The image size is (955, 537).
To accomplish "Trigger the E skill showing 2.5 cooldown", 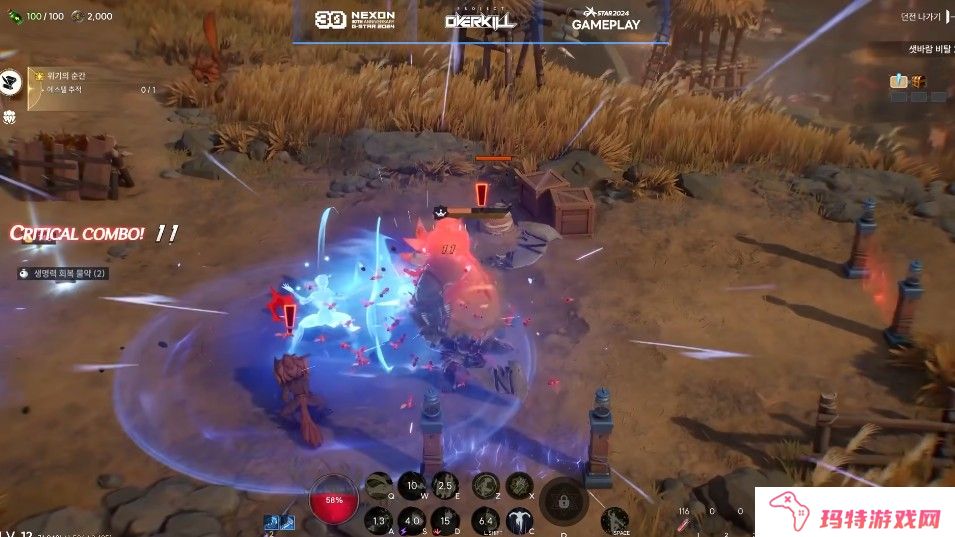I will tap(446, 487).
